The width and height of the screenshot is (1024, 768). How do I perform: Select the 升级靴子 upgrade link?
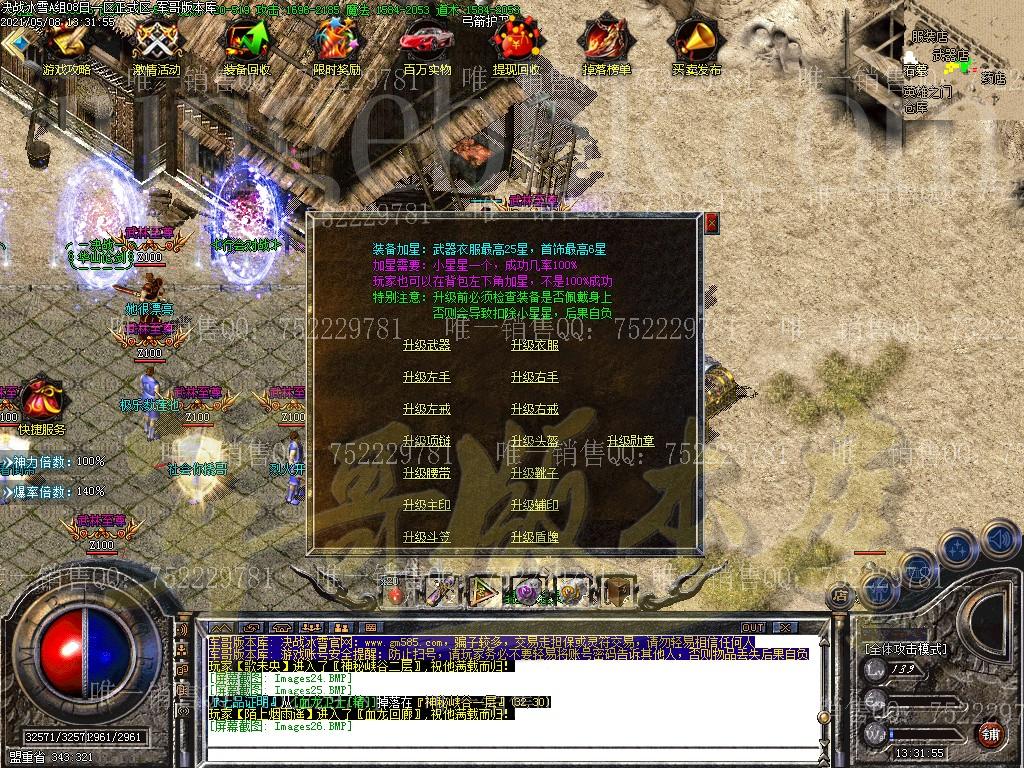click(534, 473)
